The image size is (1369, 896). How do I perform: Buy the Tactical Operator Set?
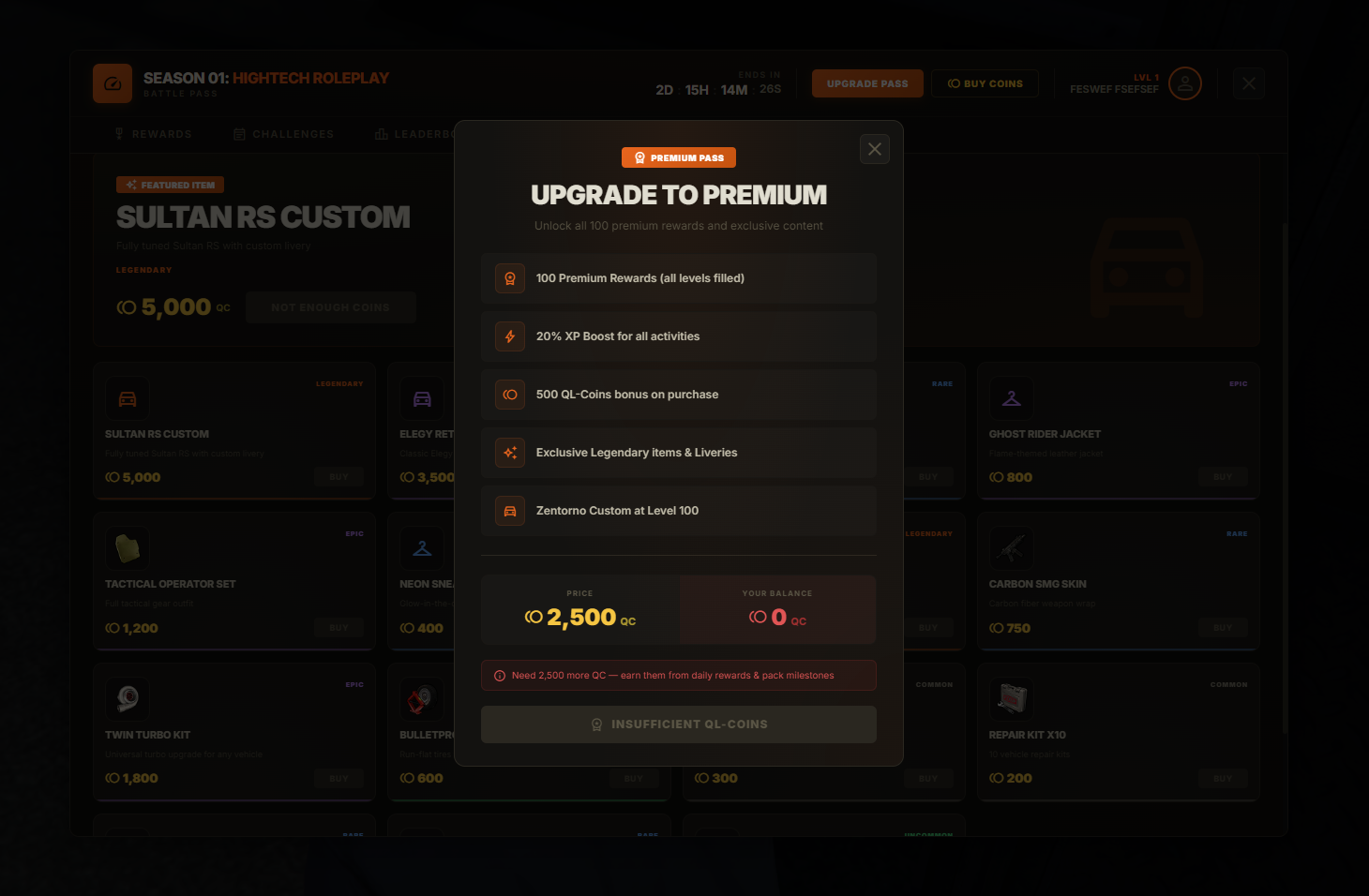[338, 628]
